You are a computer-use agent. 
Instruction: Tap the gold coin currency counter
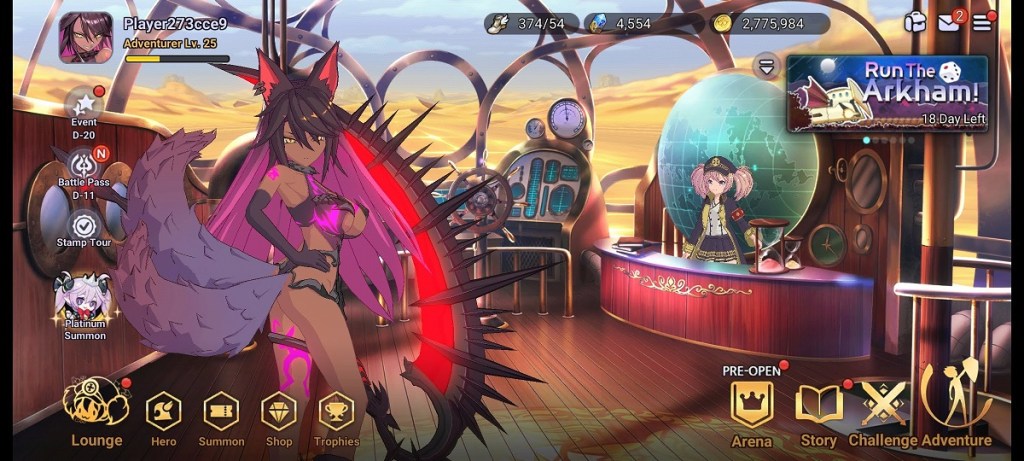769,24
